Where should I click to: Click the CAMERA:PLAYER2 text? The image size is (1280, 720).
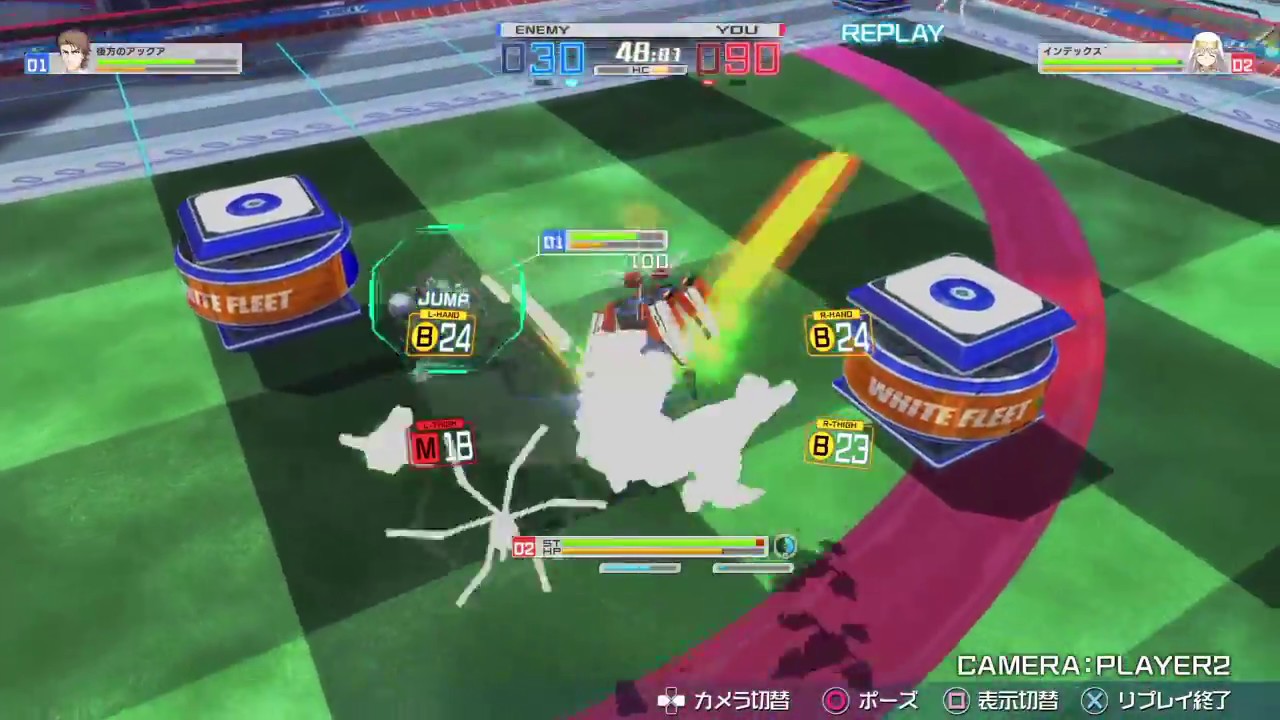1085,664
